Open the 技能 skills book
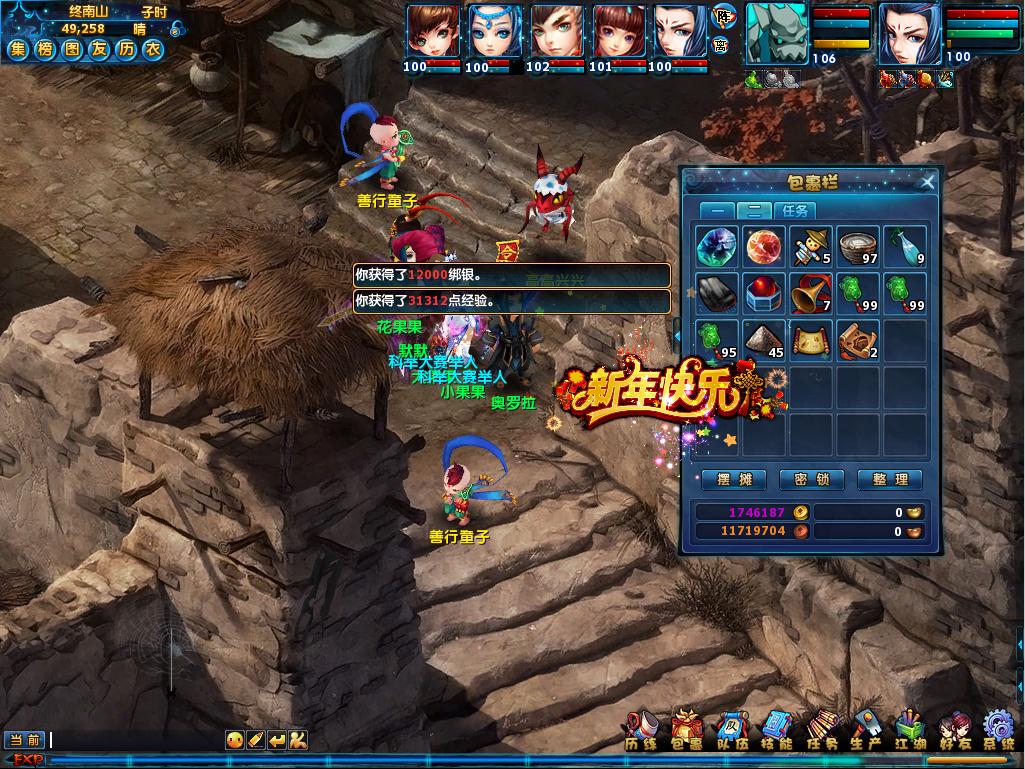The height and width of the screenshot is (769, 1025). point(776,732)
